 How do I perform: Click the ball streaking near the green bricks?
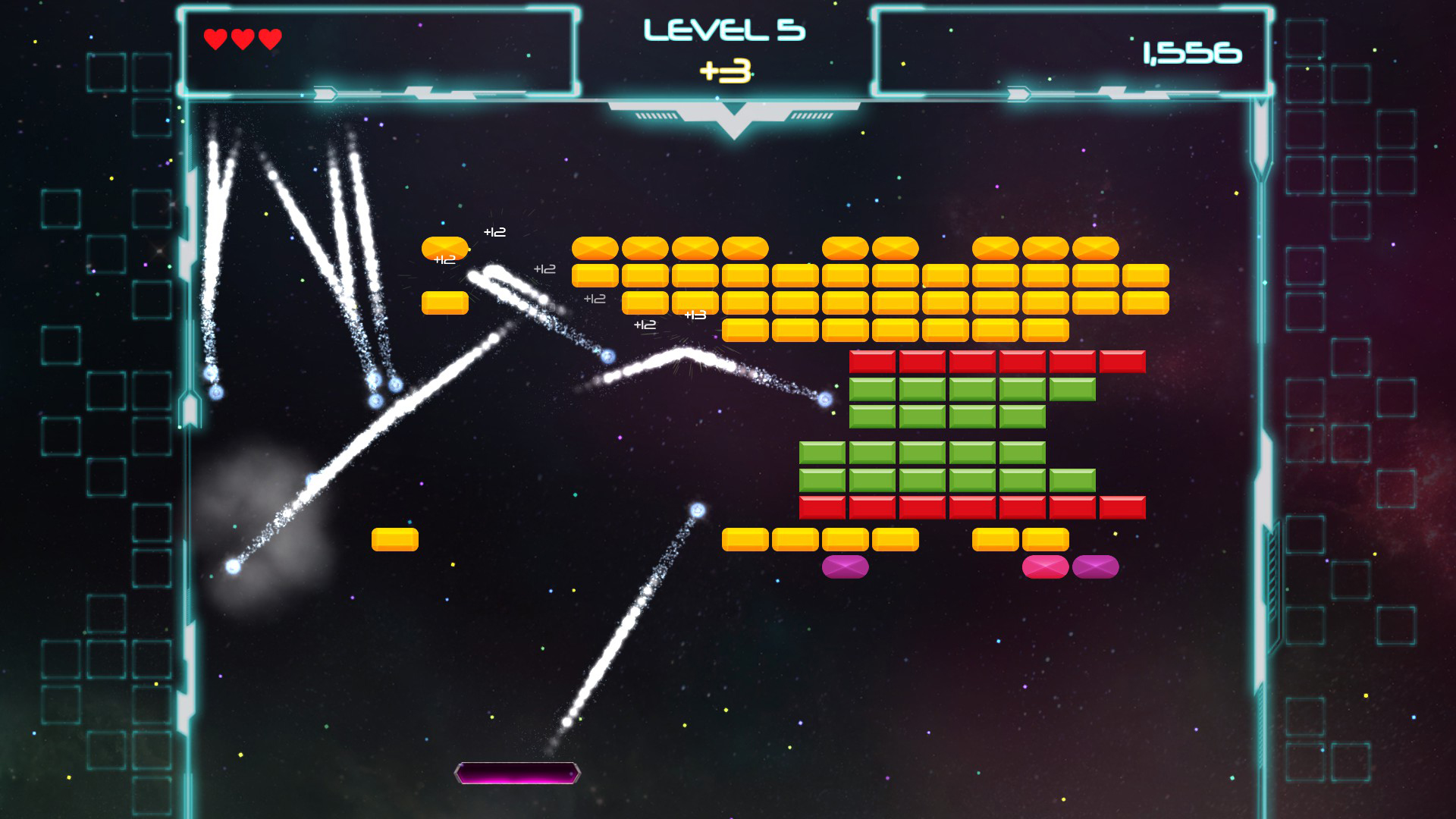[826, 398]
